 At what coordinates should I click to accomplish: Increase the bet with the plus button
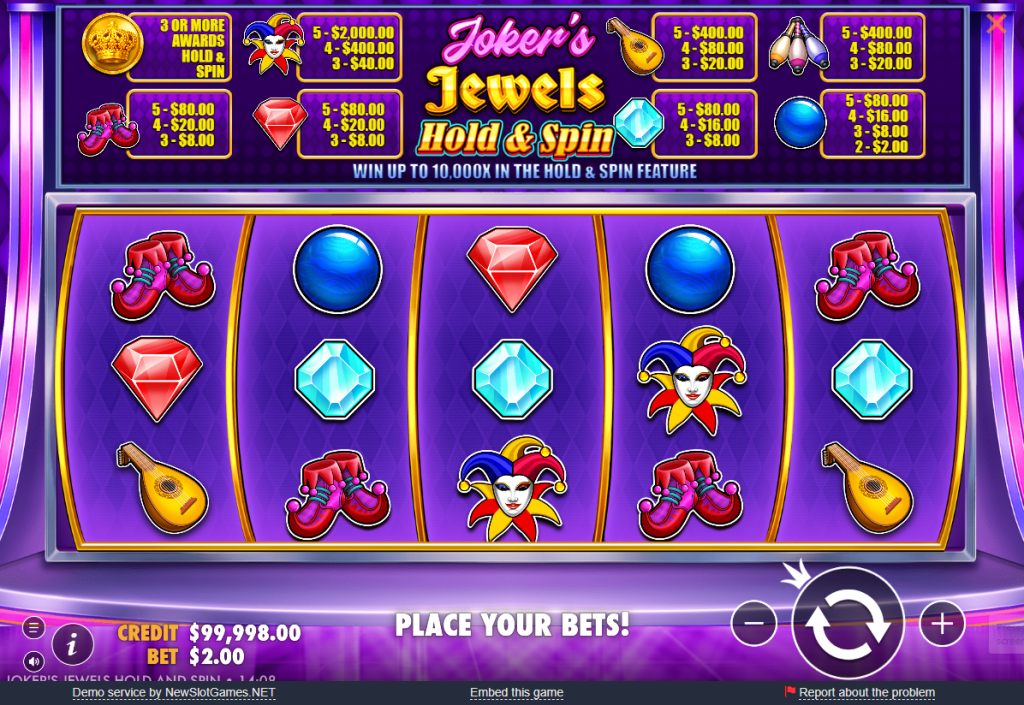pos(941,624)
